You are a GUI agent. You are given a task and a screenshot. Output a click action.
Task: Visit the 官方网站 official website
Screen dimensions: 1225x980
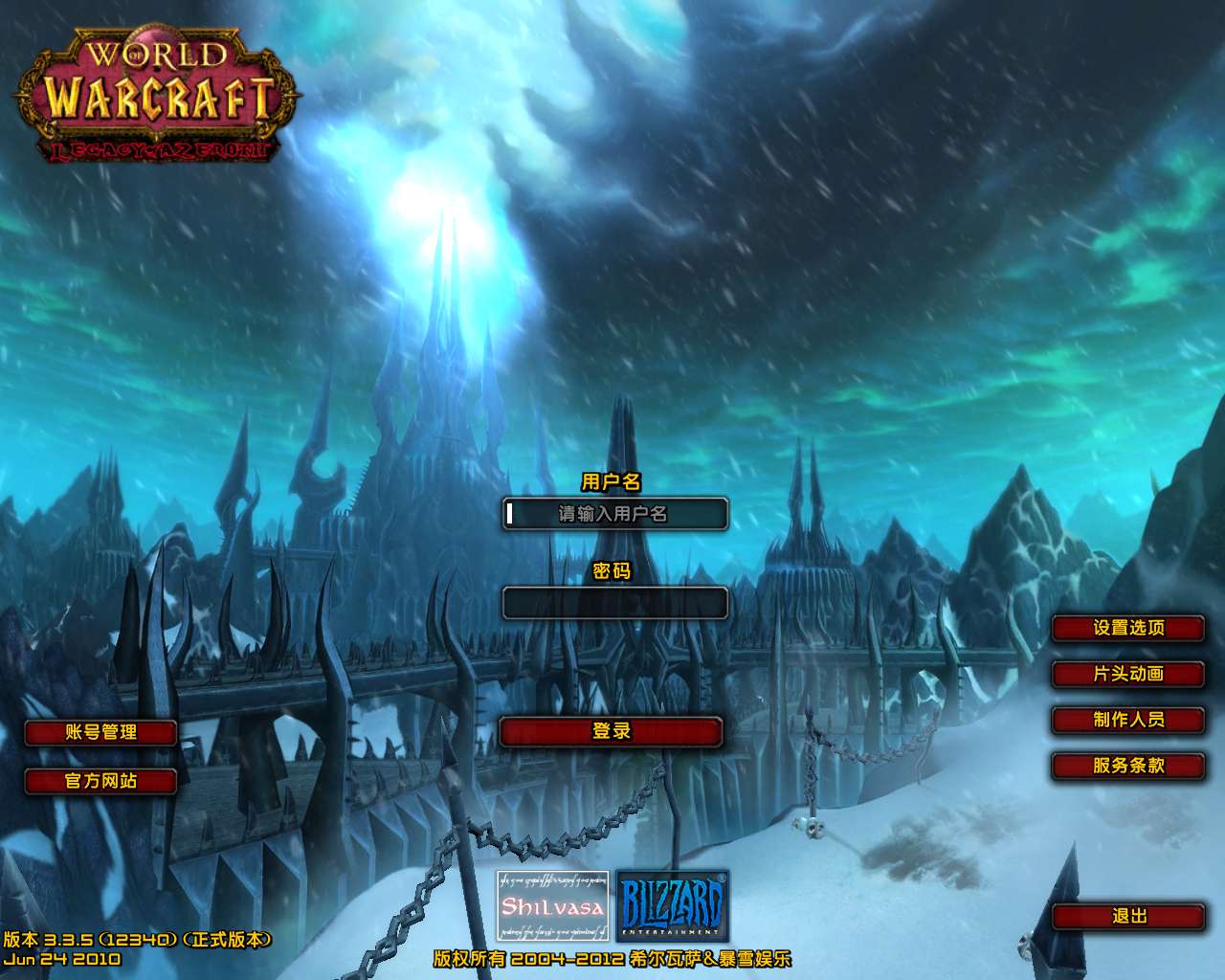tap(100, 781)
